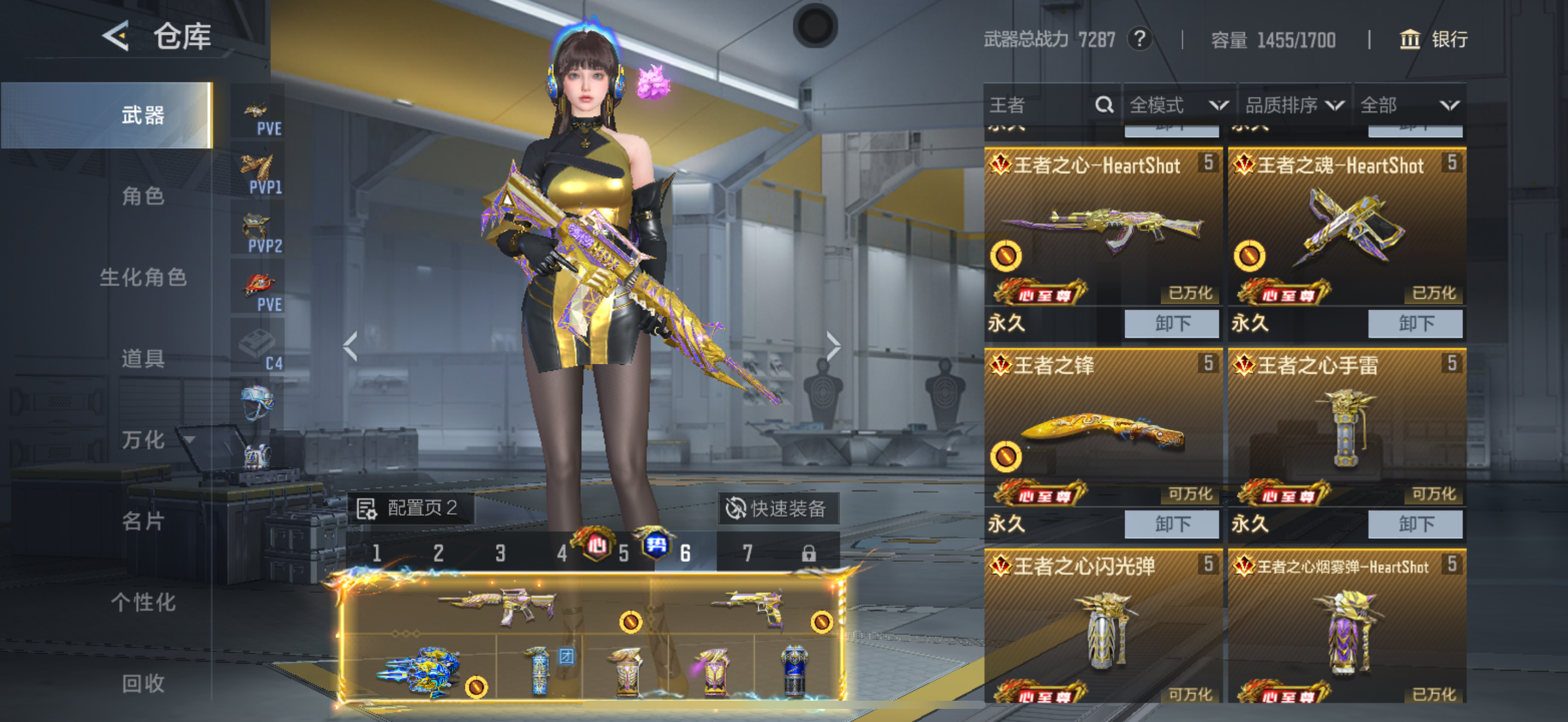The image size is (1568, 722).
Task: Rotate to next character with right arrow
Action: coord(833,347)
